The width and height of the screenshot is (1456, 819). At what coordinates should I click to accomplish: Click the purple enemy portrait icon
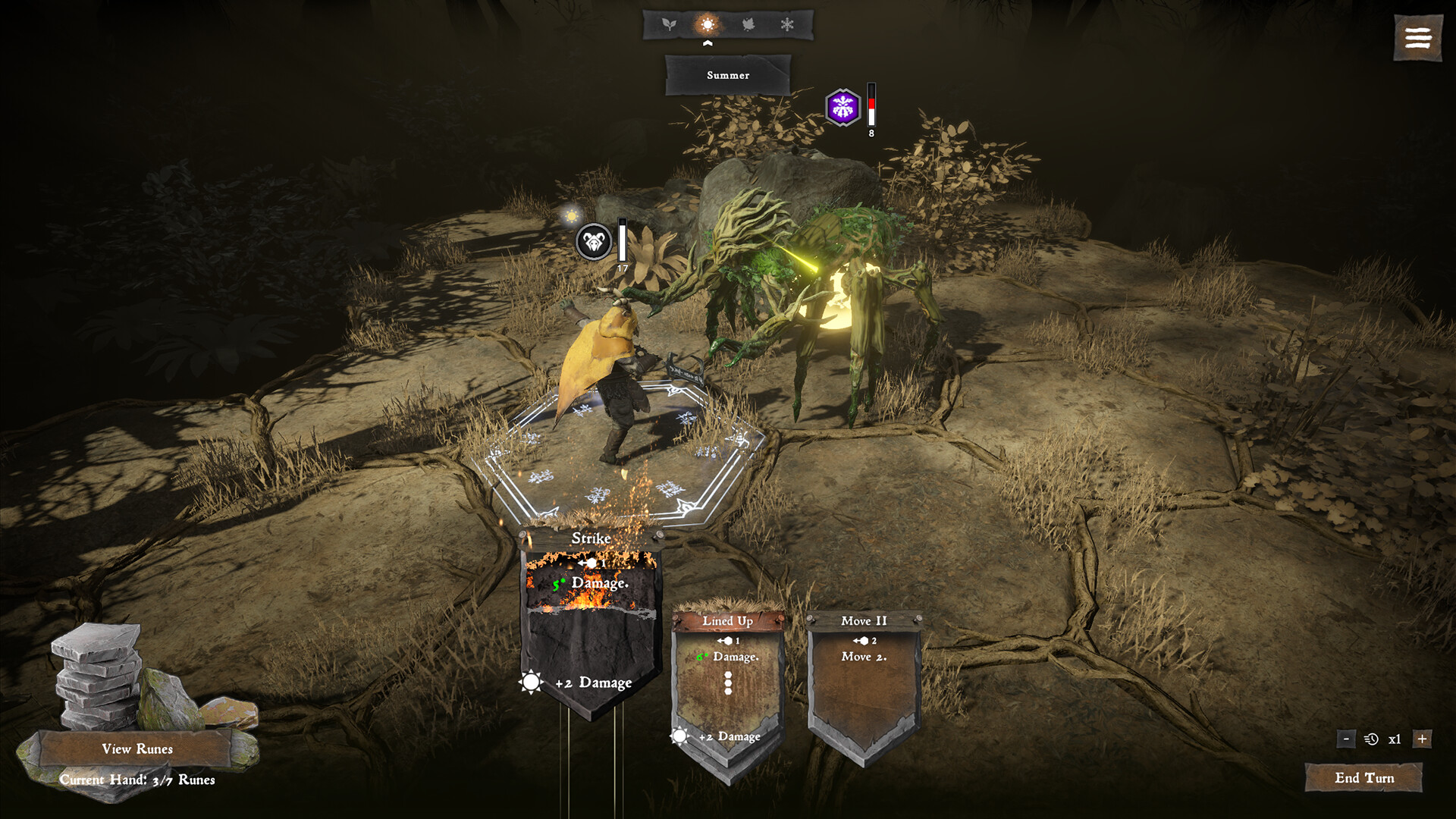pos(843,108)
